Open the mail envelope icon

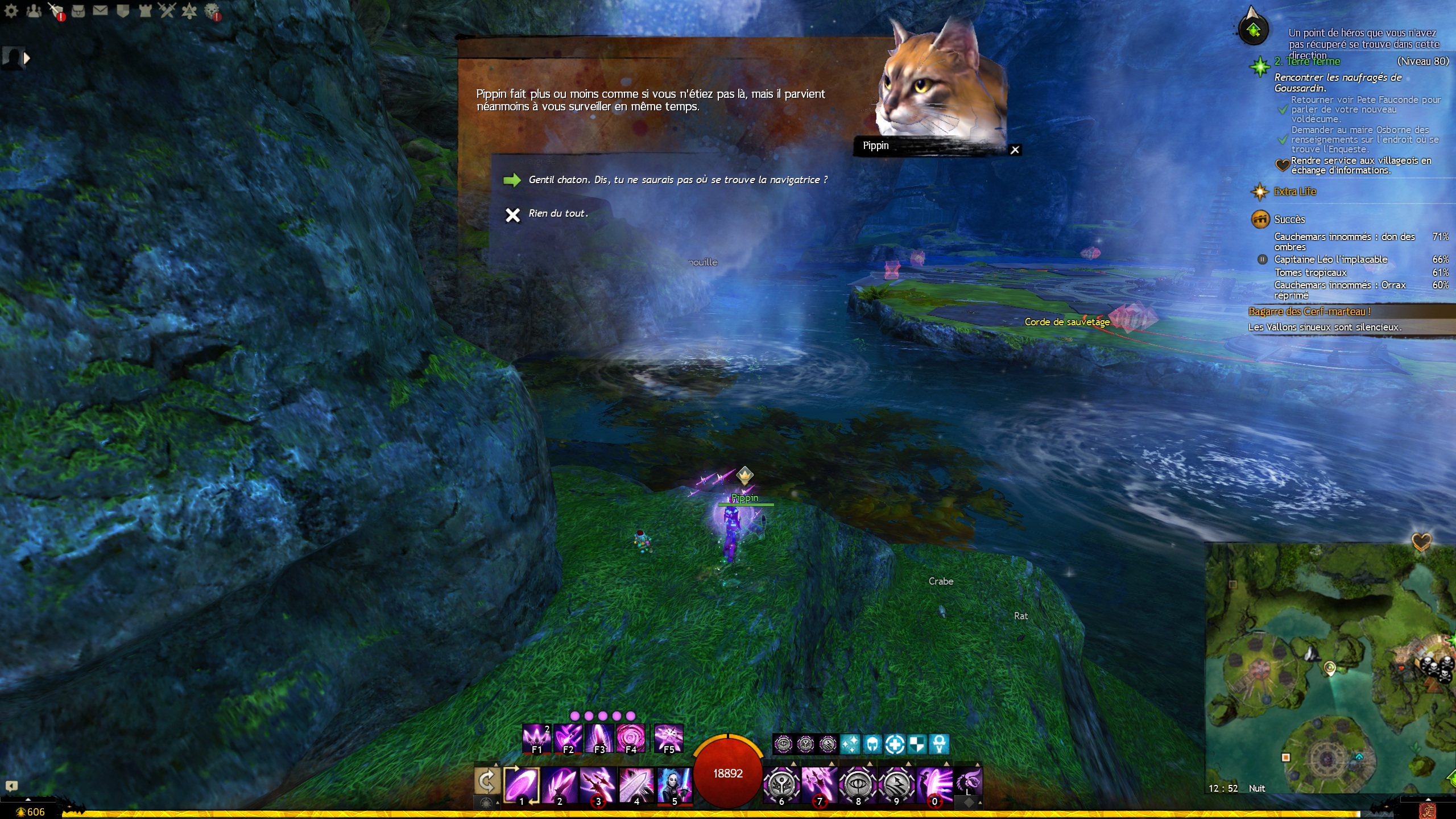(x=100, y=10)
